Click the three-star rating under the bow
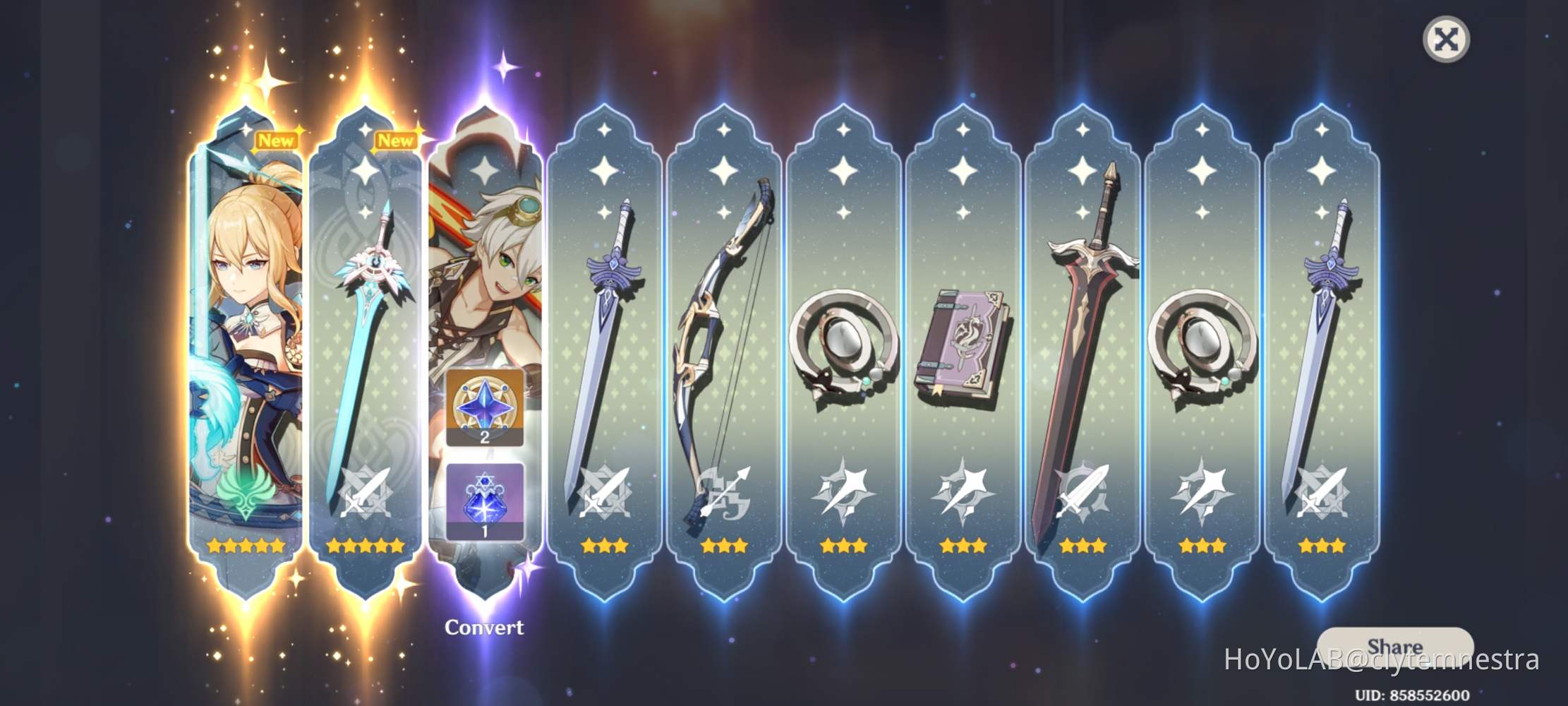The image size is (1568, 706). tap(726, 544)
